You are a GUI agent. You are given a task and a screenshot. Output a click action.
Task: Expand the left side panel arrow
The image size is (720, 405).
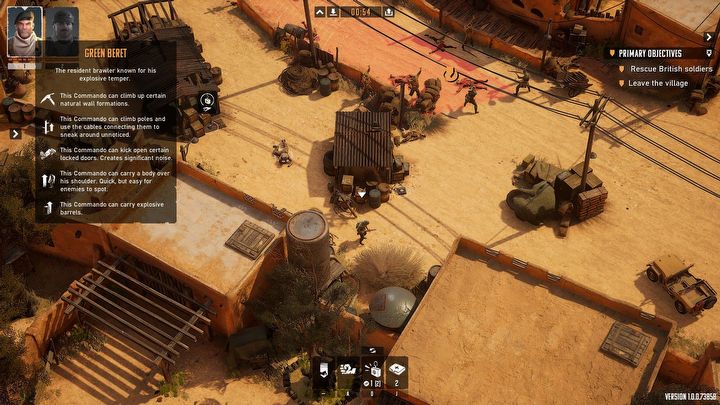15,133
